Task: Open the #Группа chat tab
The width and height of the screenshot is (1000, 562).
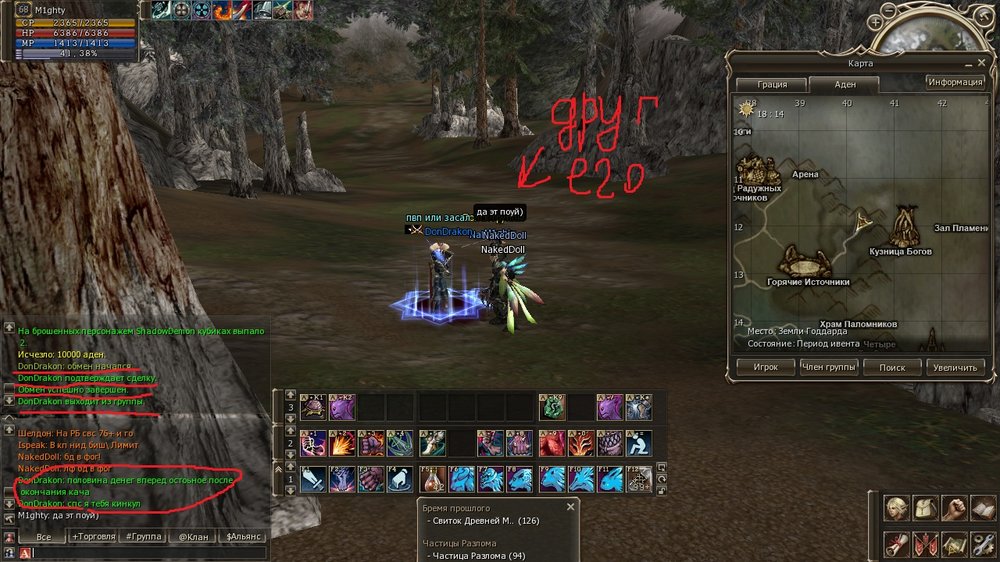Action: (x=144, y=537)
